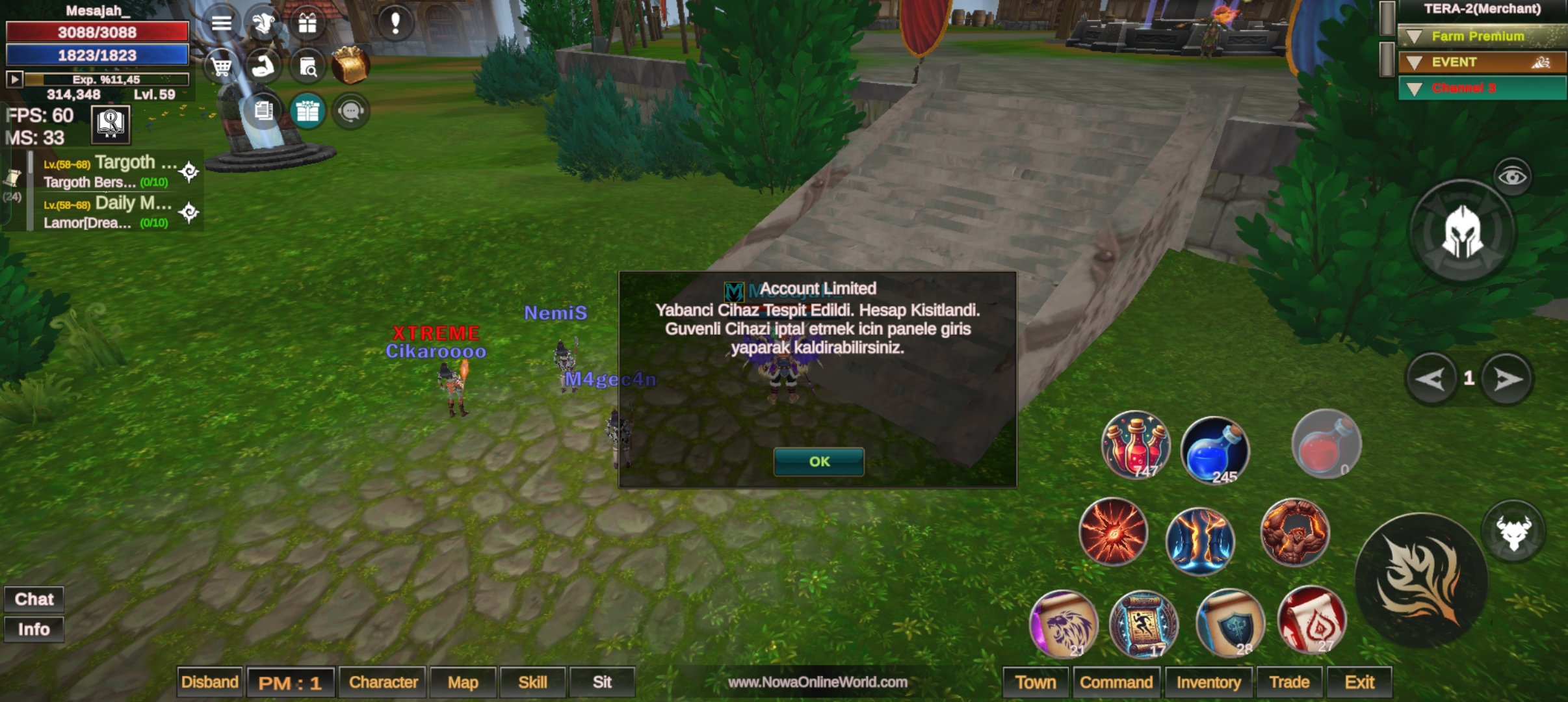1568x702 pixels.
Task: Confirm the Account Limited dialog with OK
Action: [x=818, y=461]
